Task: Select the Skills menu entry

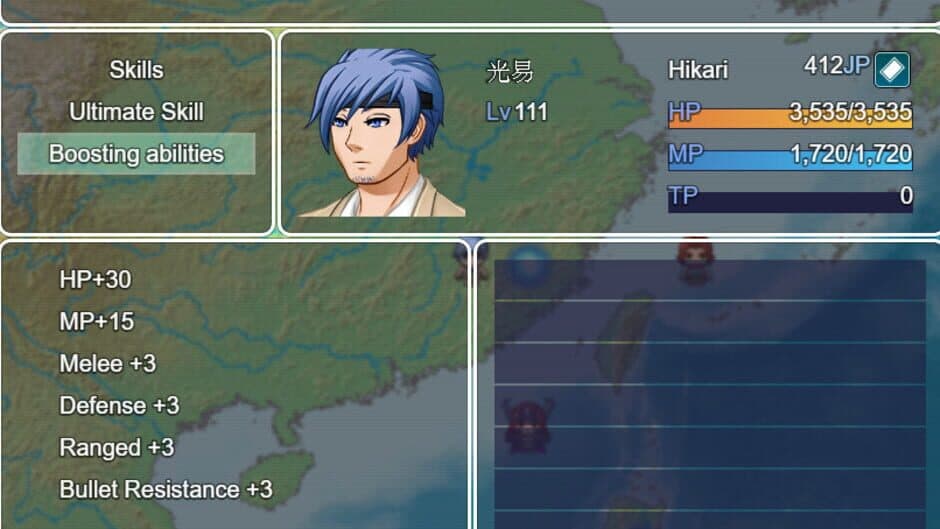Action: tap(136, 70)
